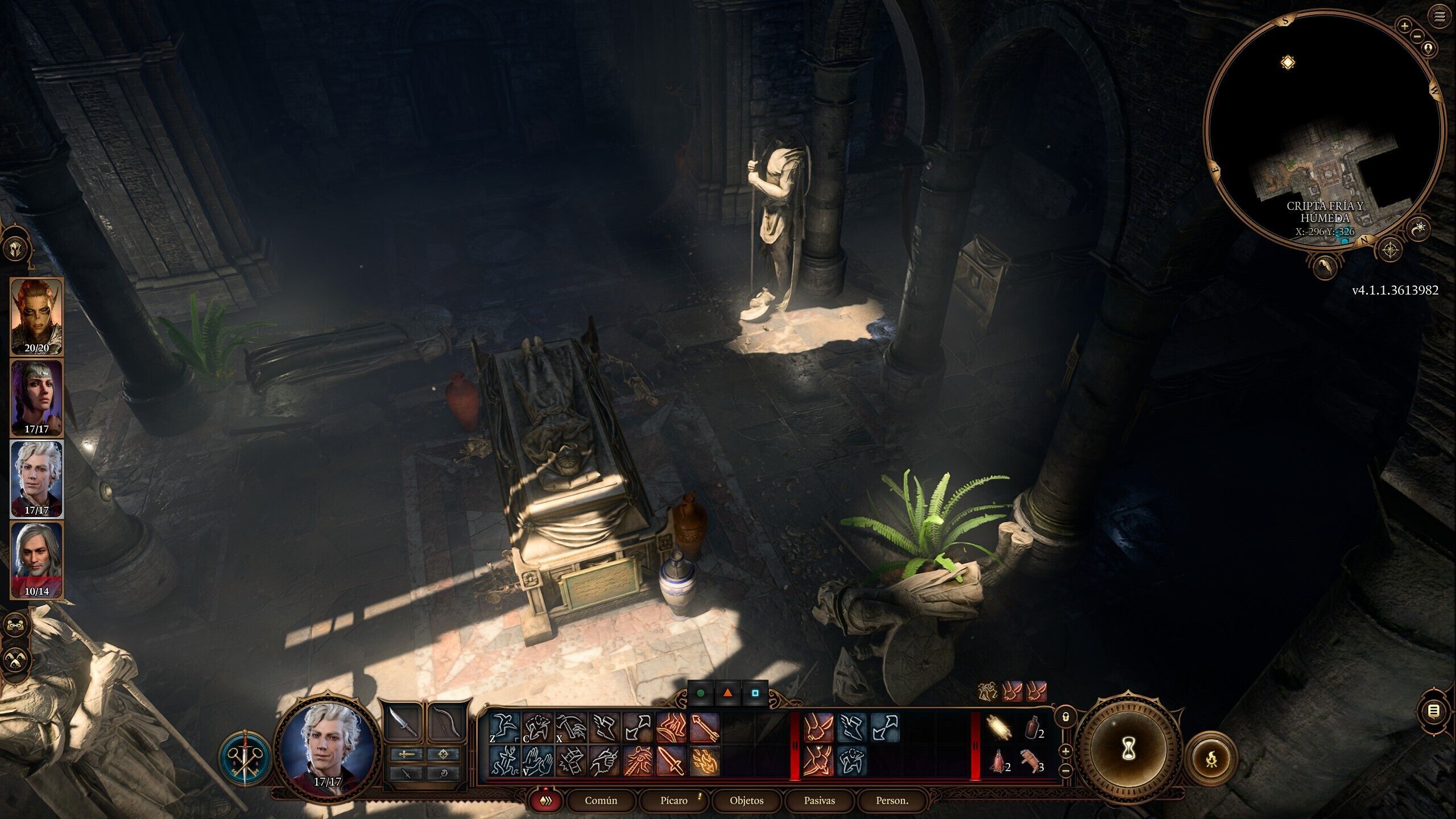Zoom out the minimap with minus button

(1417, 36)
